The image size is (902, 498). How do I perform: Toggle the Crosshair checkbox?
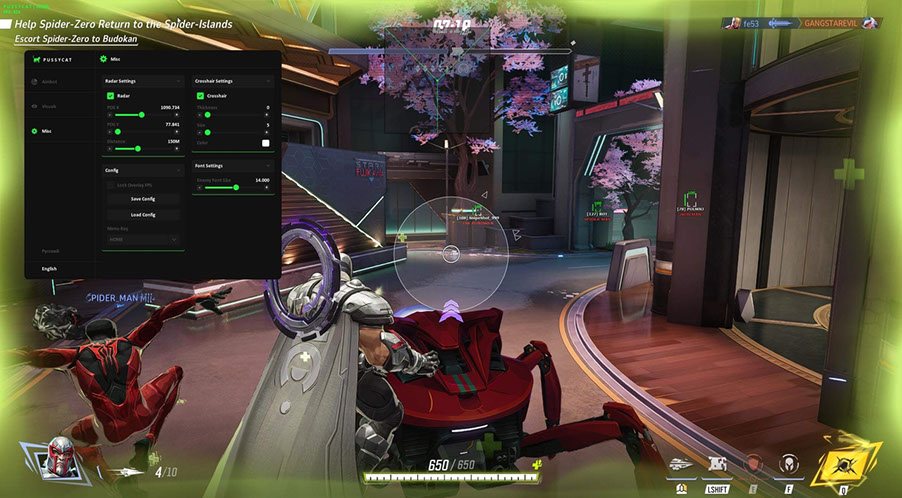point(201,95)
